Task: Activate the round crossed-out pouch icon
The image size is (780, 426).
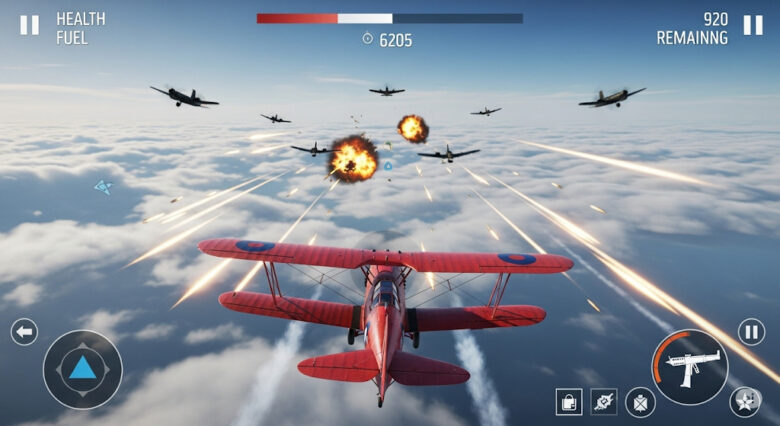Action: [x=640, y=402]
